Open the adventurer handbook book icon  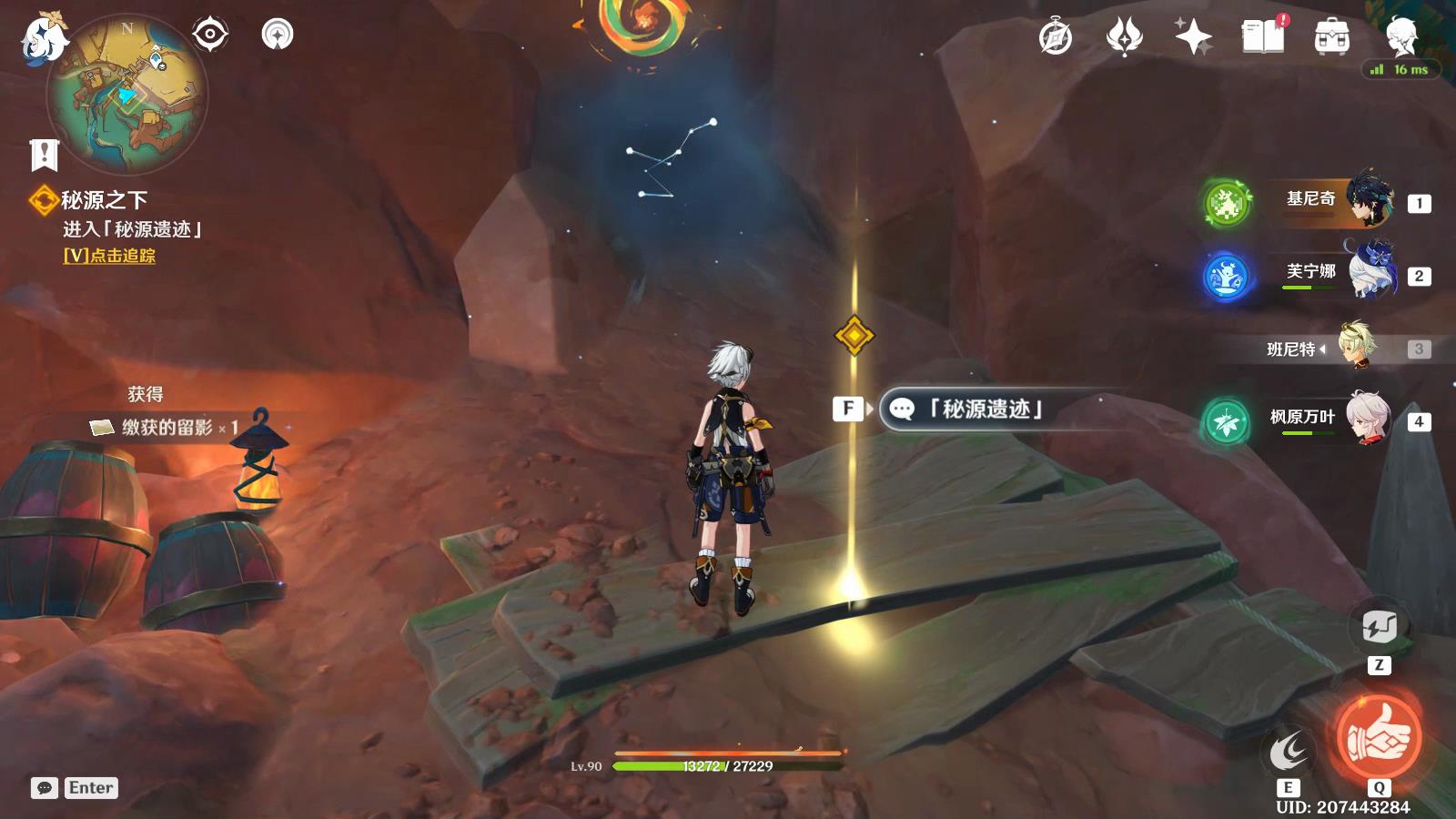(x=1262, y=37)
